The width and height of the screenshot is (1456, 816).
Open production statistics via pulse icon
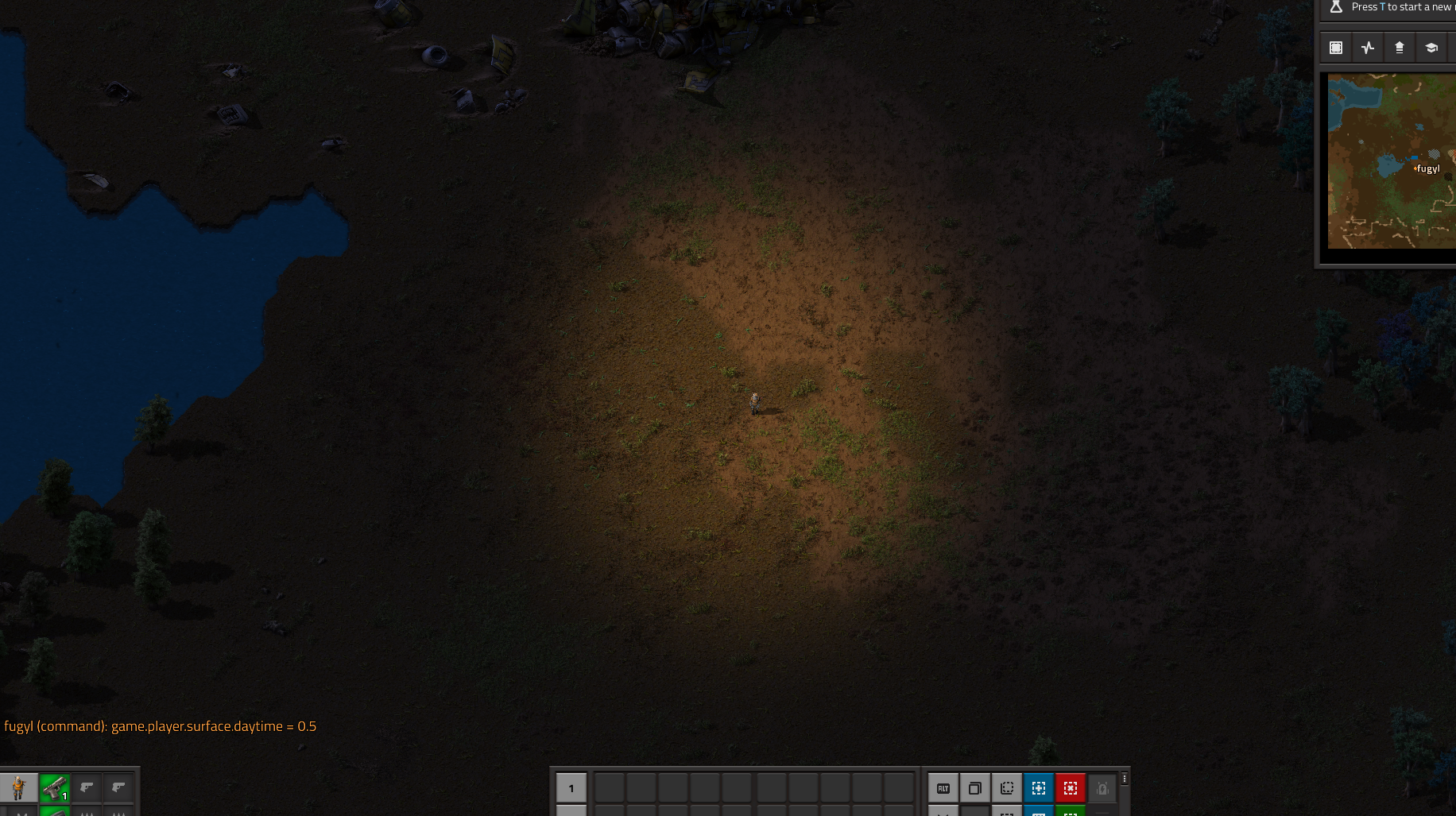pos(1367,47)
